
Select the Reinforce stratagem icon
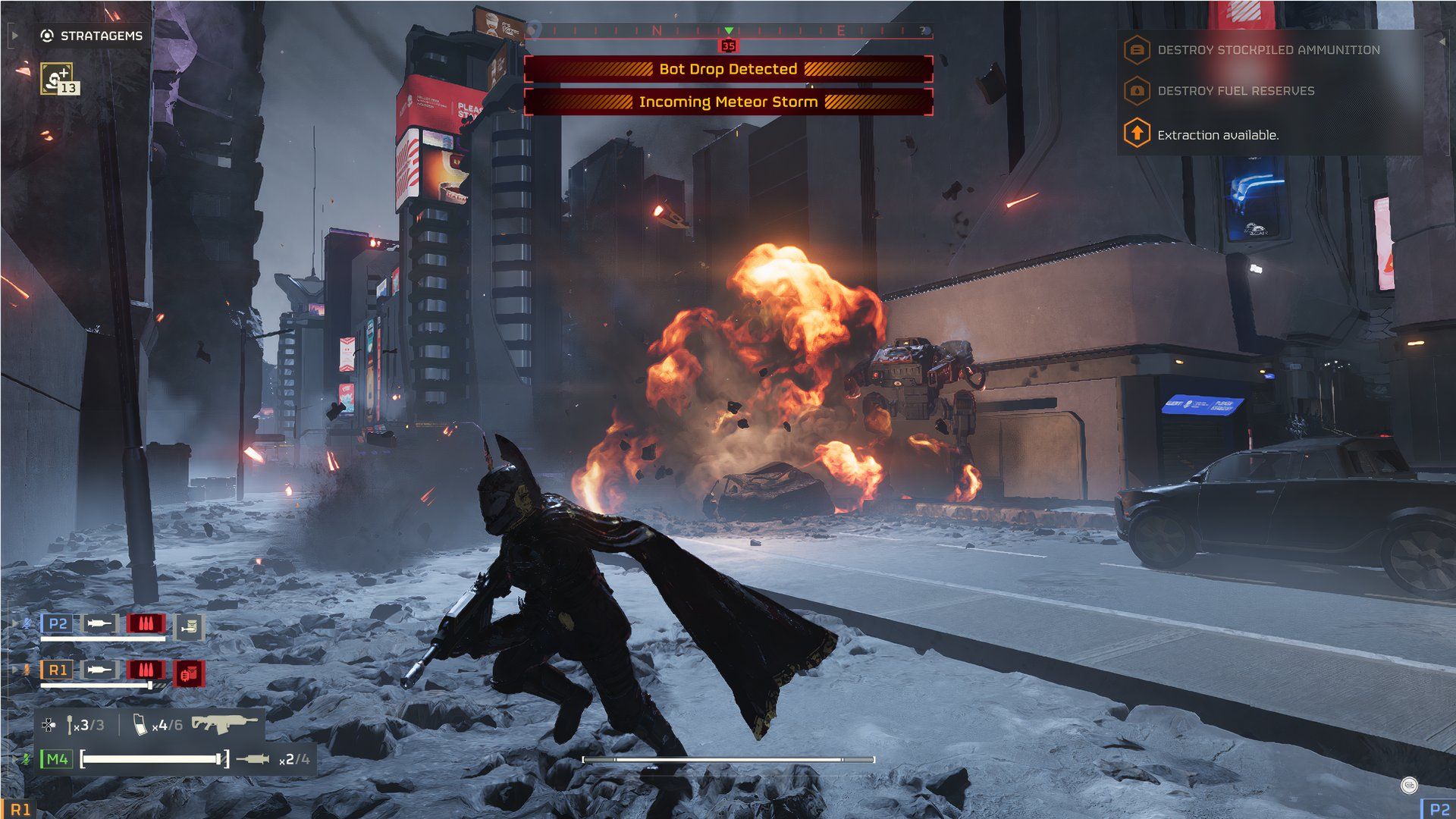tap(57, 78)
